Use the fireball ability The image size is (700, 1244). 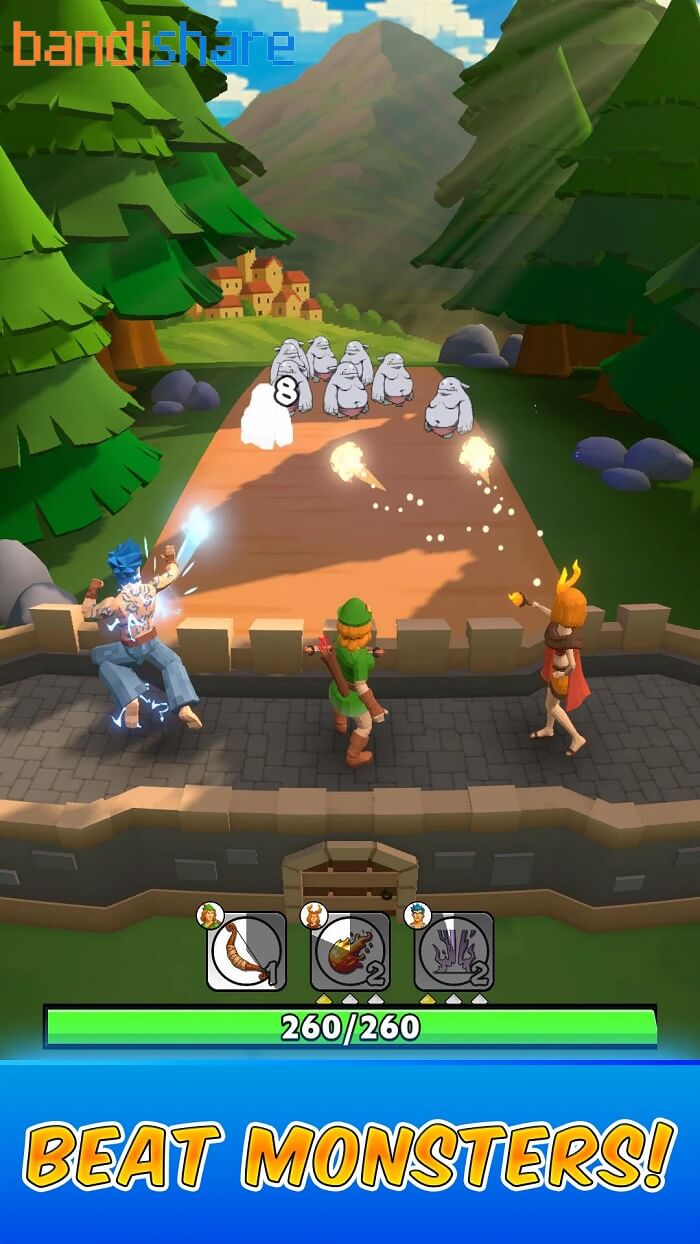click(350, 951)
